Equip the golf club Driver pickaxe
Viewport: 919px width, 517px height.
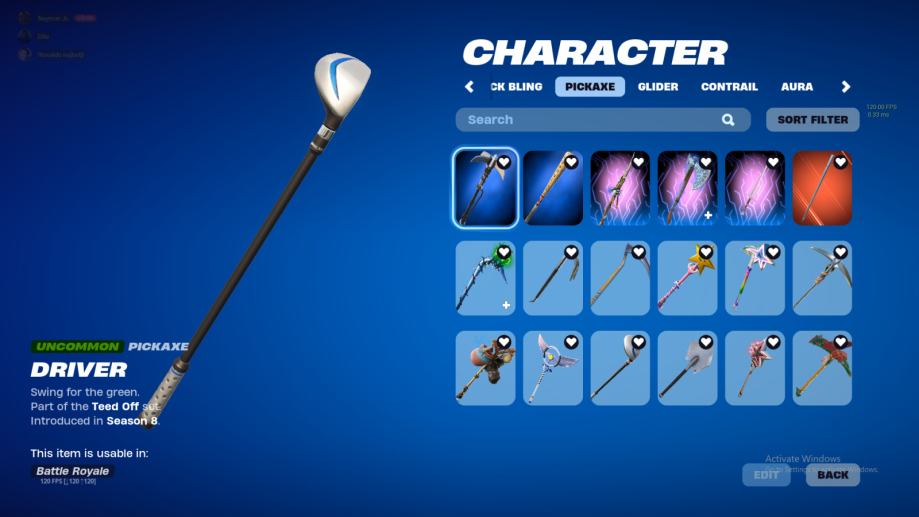pyautogui.click(x=620, y=368)
